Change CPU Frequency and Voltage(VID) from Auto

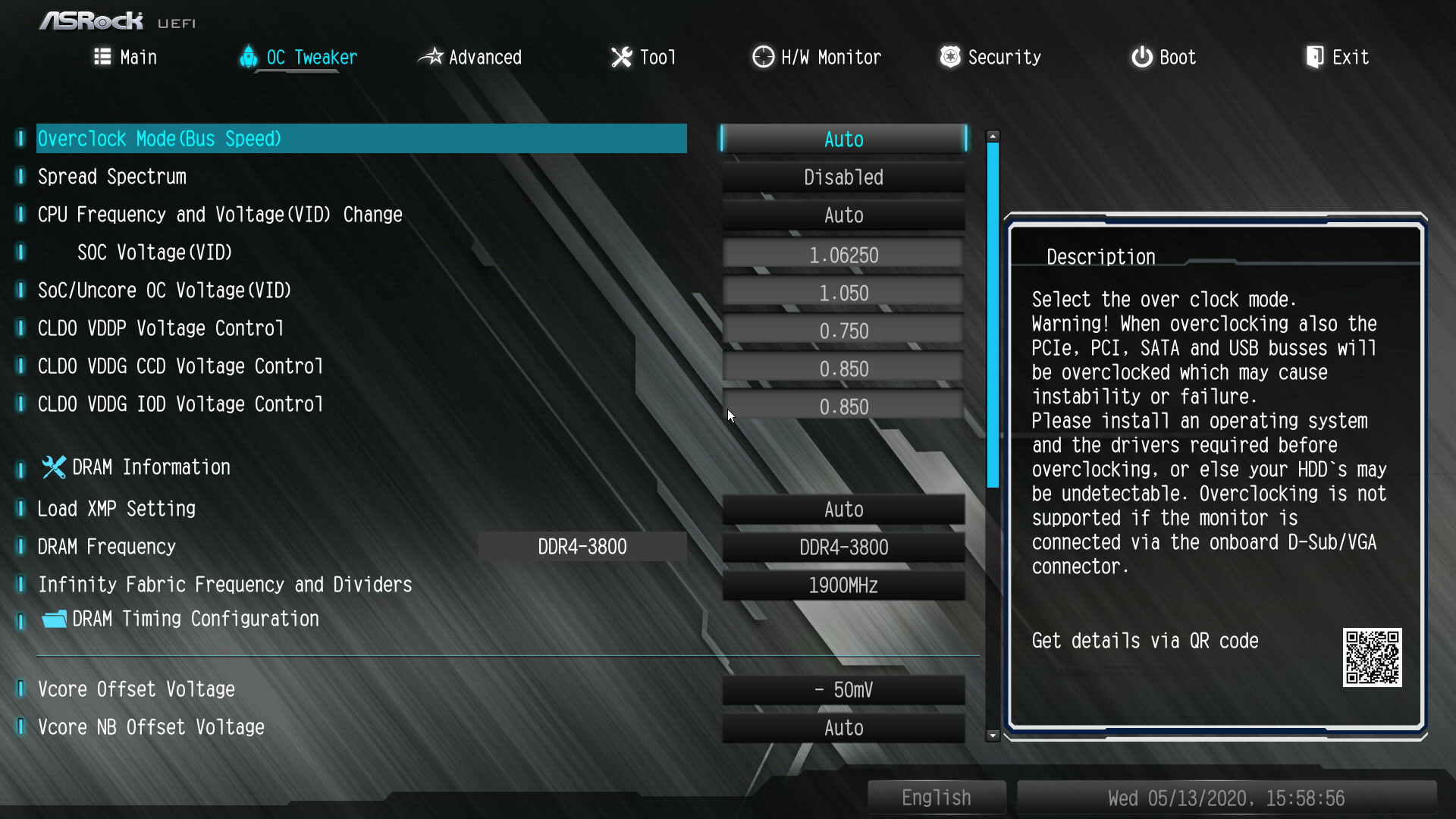[843, 215]
